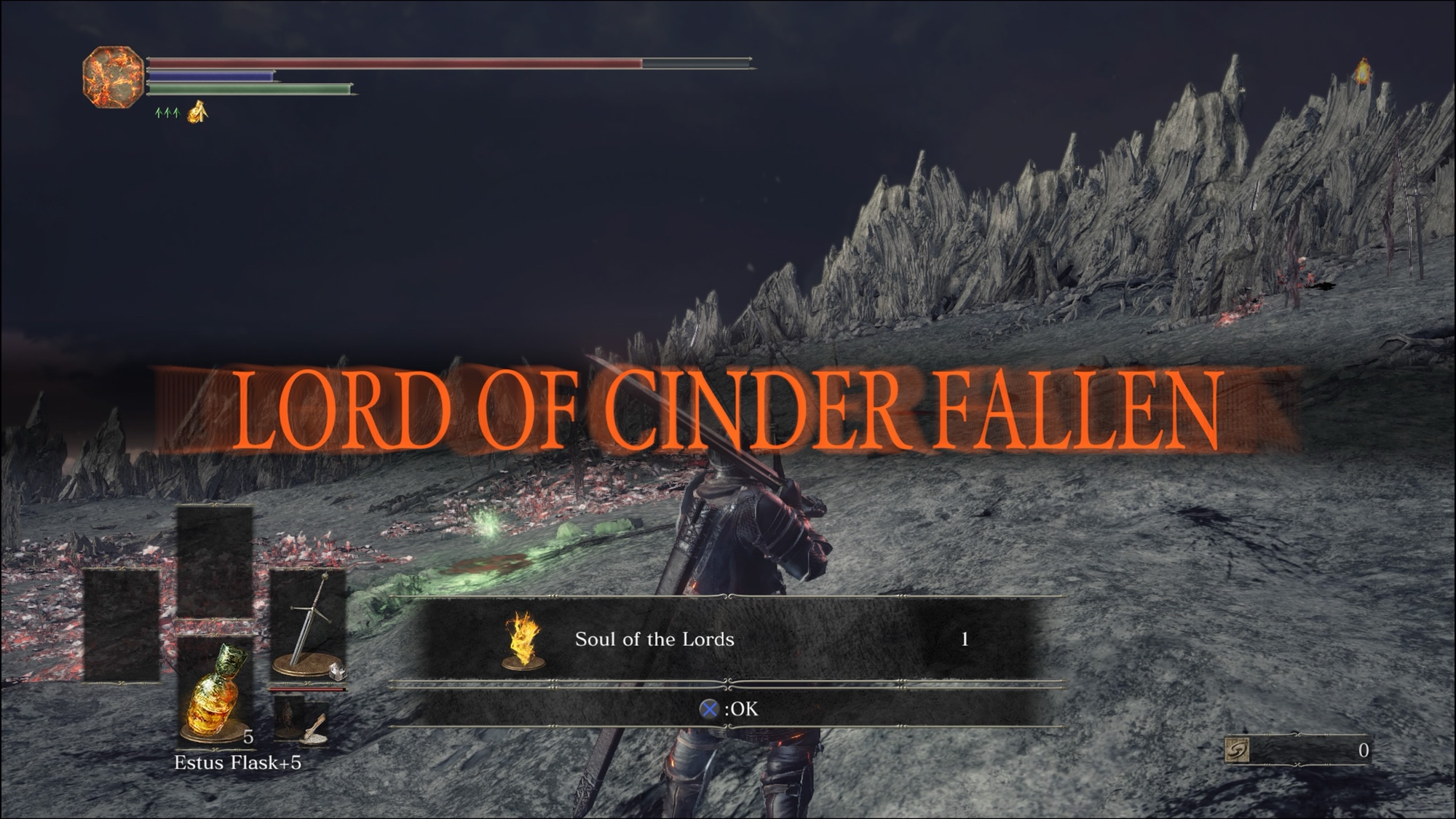The height and width of the screenshot is (819, 1456).
Task: Click the ember-cracked character emblem
Action: (113, 77)
